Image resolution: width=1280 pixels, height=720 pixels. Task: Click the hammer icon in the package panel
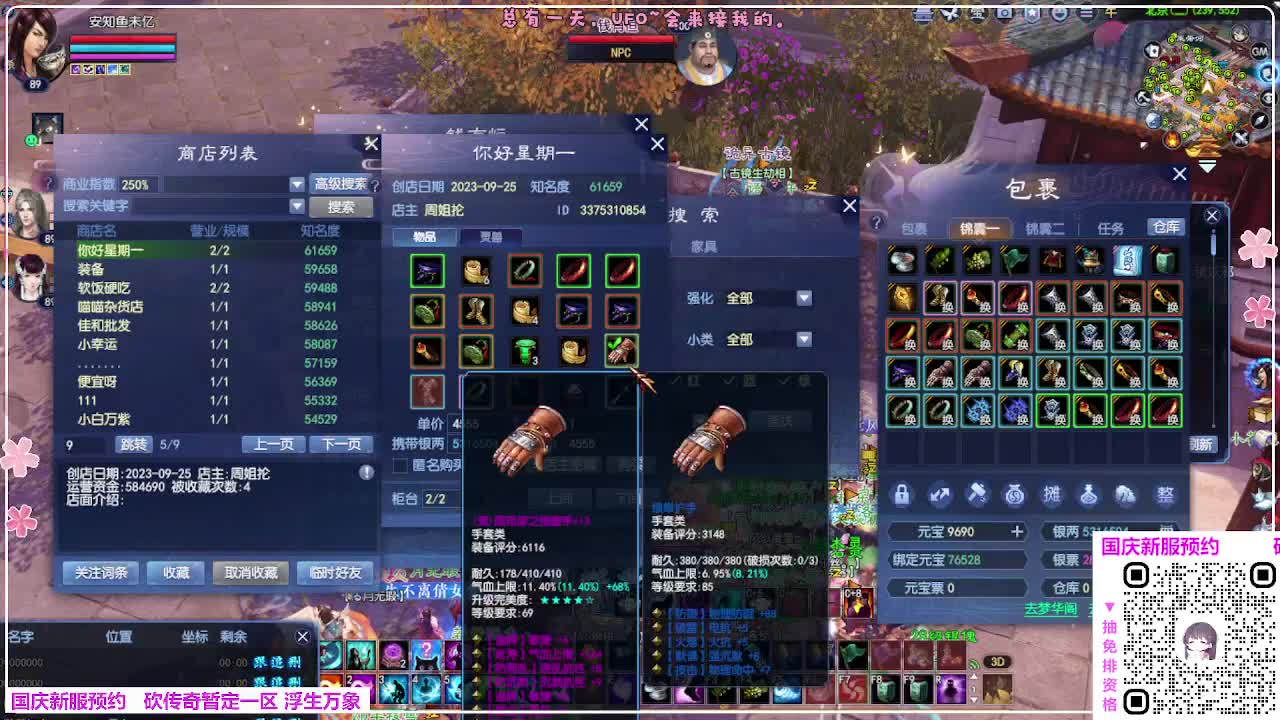coord(977,493)
